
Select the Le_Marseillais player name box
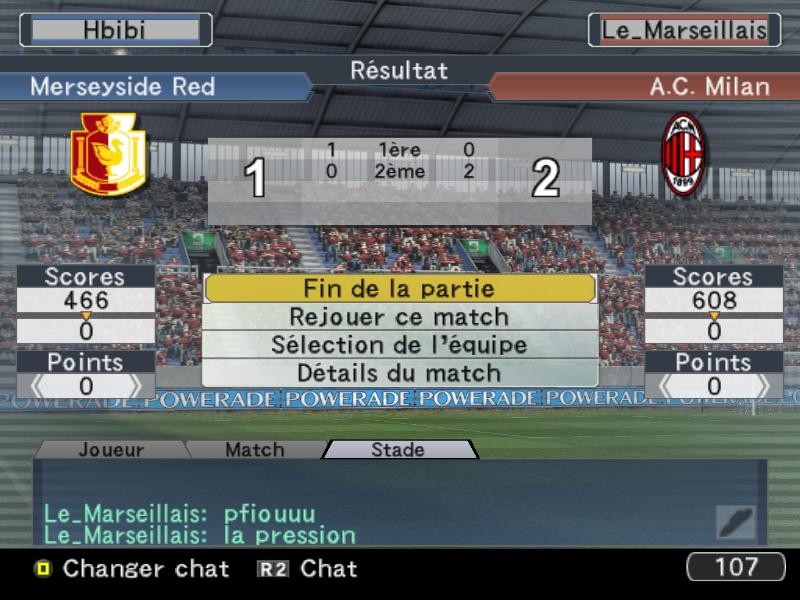coord(684,30)
